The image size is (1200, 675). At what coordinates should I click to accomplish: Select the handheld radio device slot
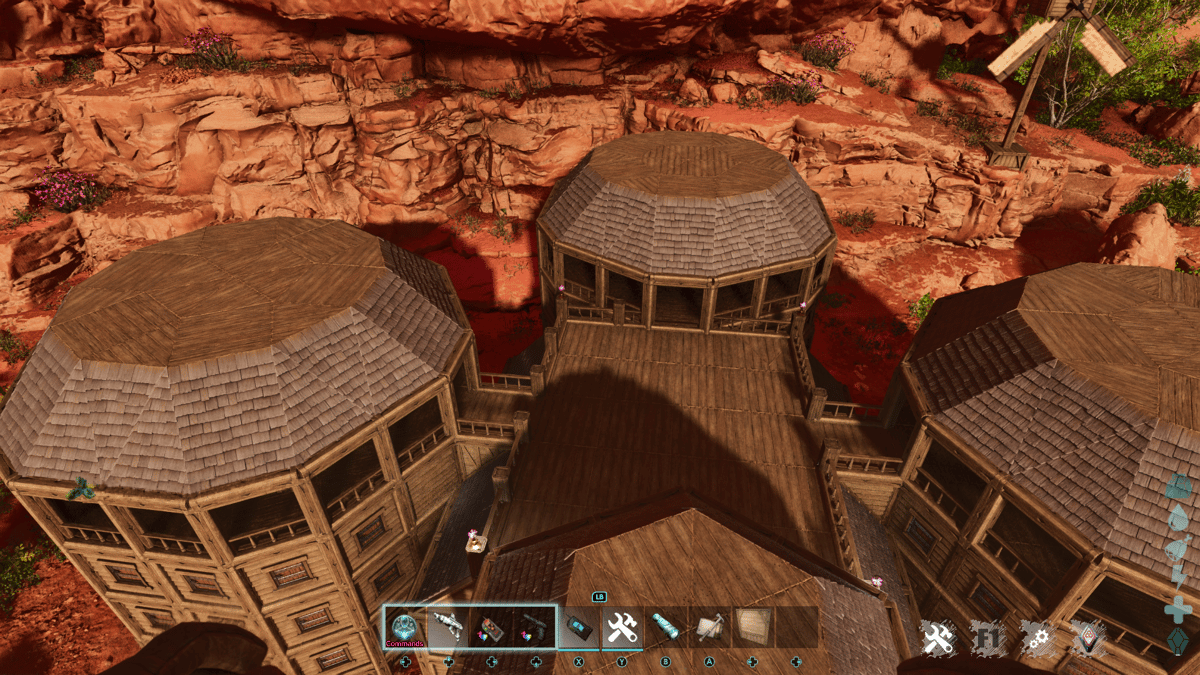coord(579,627)
